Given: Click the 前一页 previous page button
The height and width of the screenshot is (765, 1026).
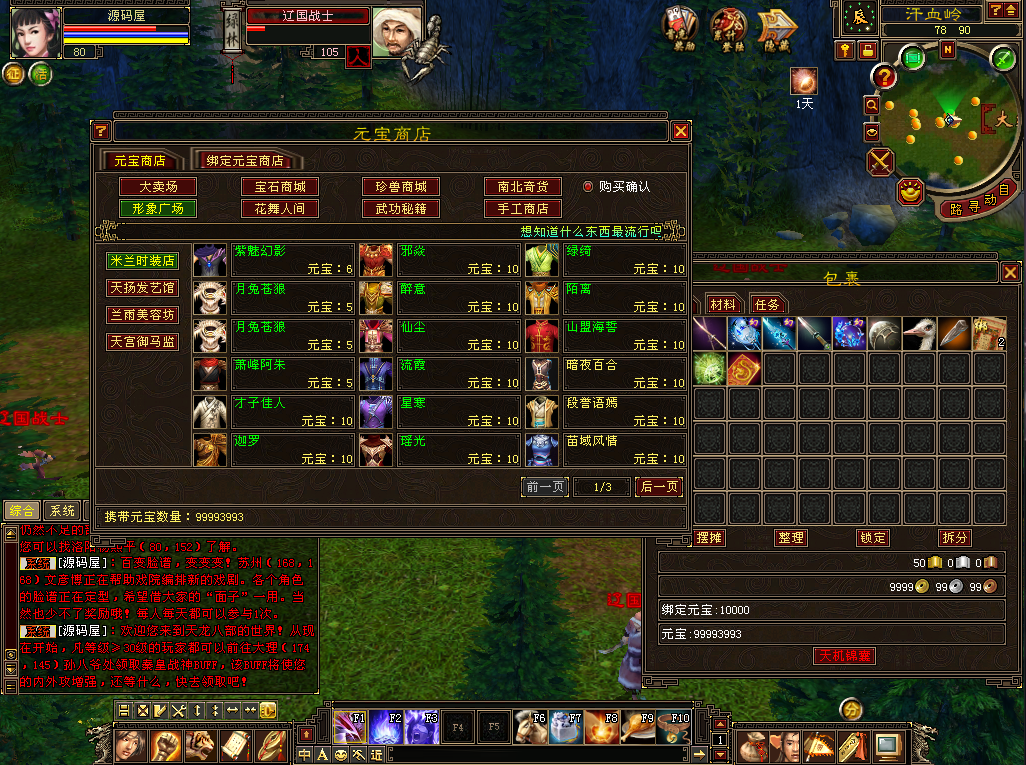Looking at the screenshot, I should tap(546, 487).
